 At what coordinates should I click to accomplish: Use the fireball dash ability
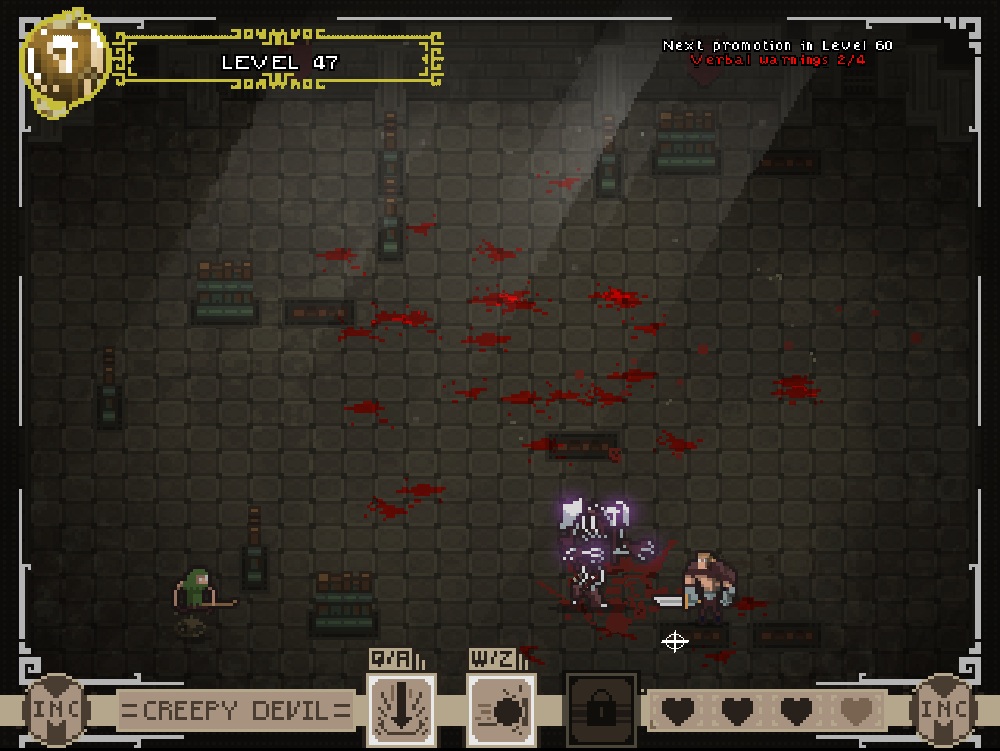501,708
